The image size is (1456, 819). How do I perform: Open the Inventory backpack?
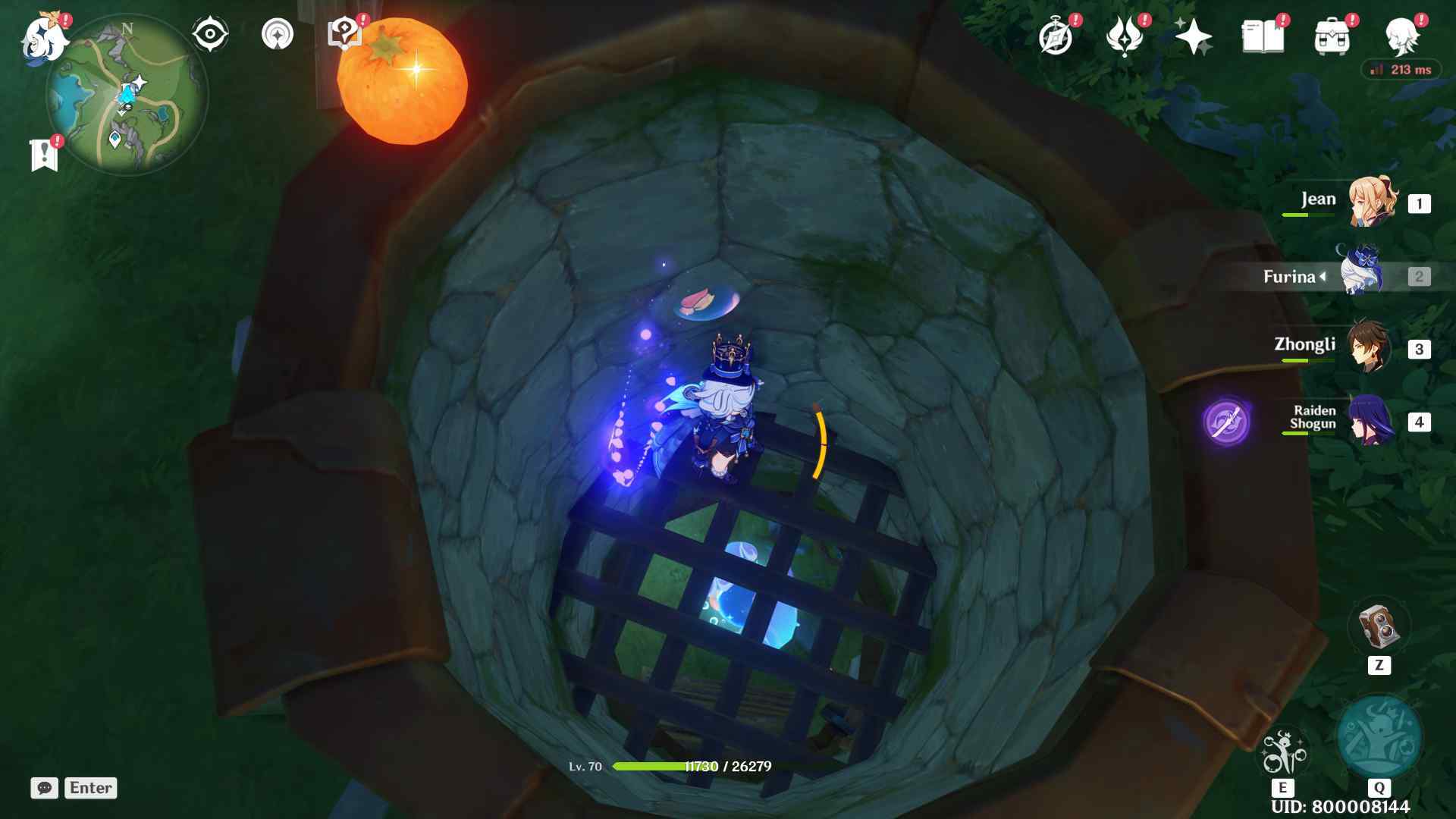tap(1332, 36)
